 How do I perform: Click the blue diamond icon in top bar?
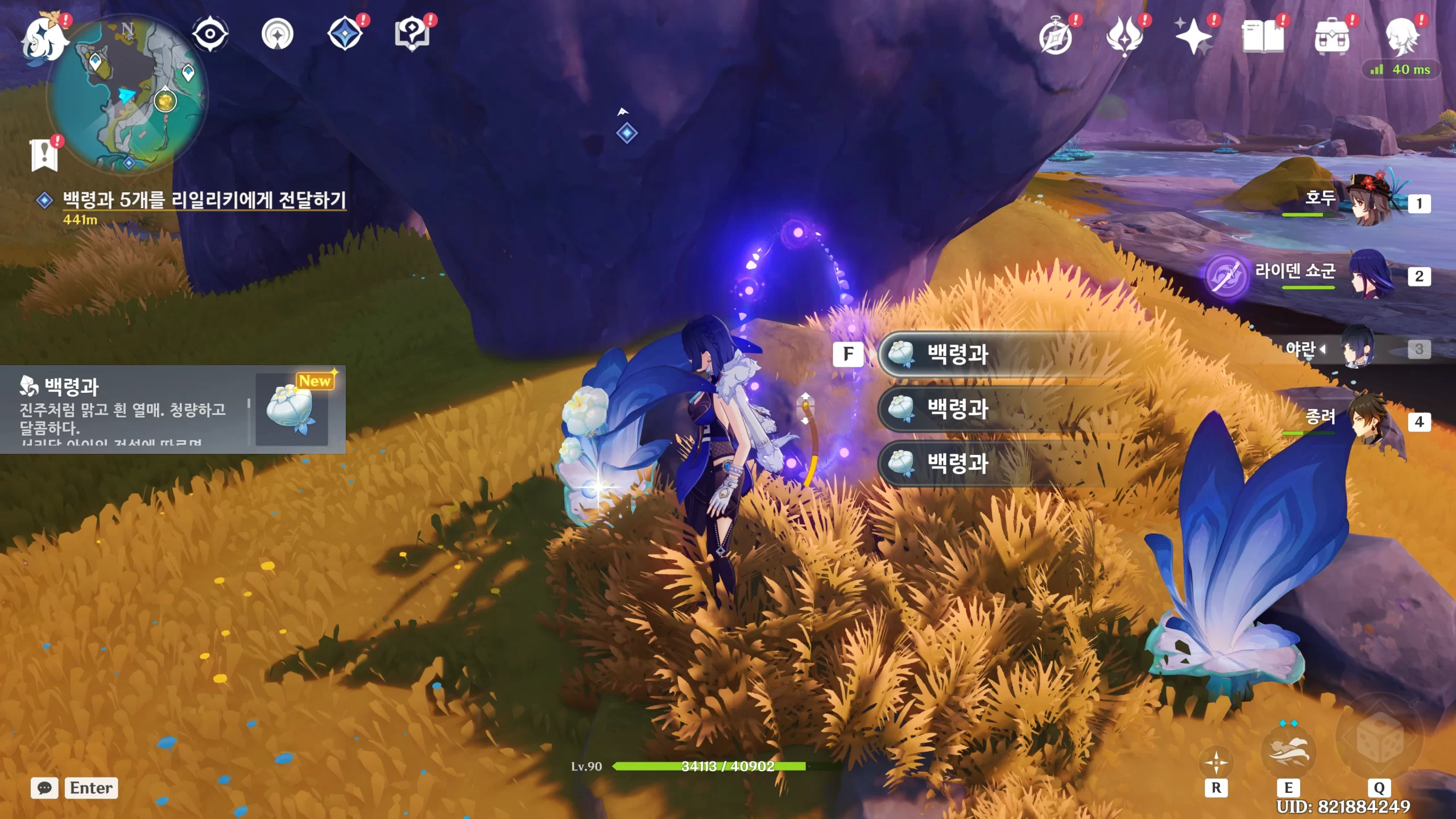tap(345, 34)
